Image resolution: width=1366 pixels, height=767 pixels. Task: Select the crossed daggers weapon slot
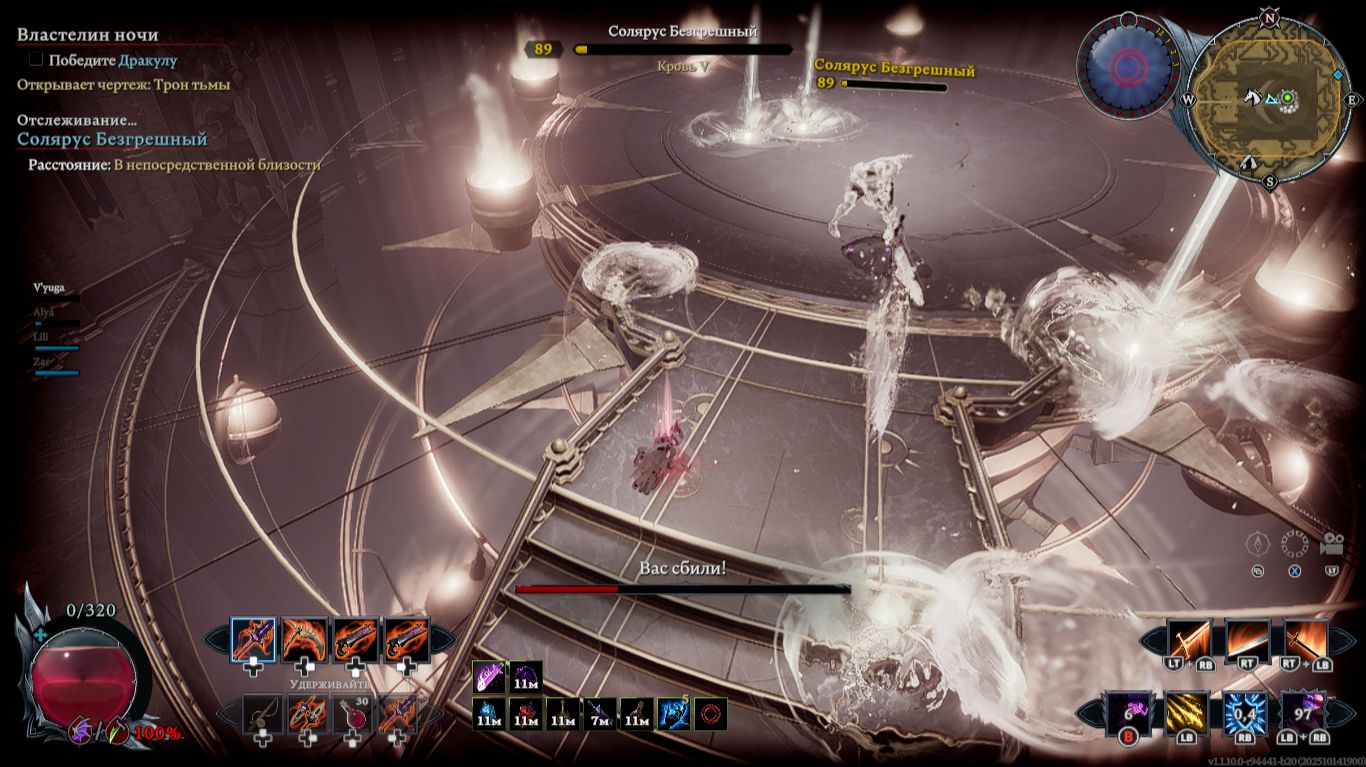tap(307, 714)
